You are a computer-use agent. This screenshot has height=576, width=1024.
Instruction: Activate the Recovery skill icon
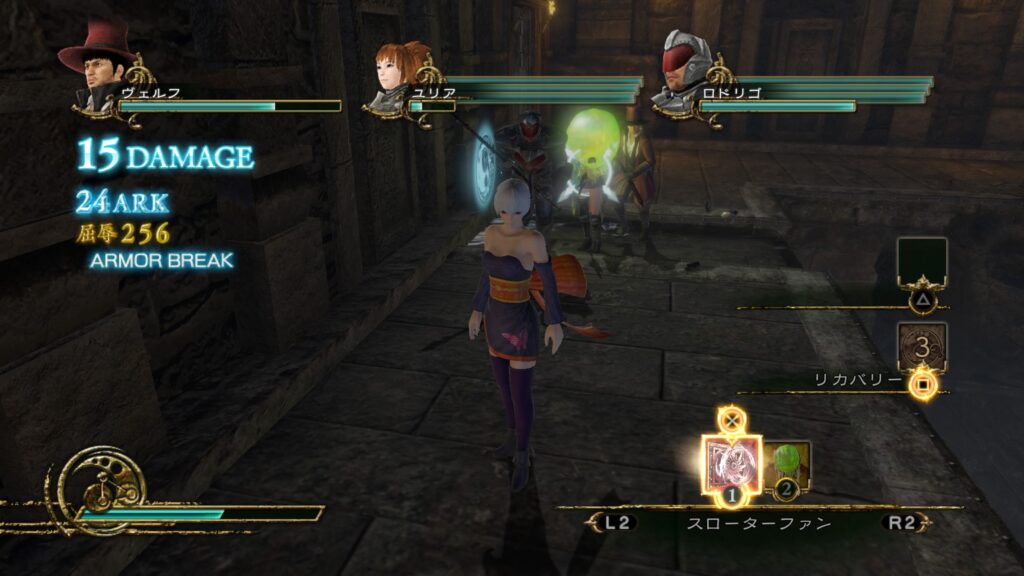[921, 347]
